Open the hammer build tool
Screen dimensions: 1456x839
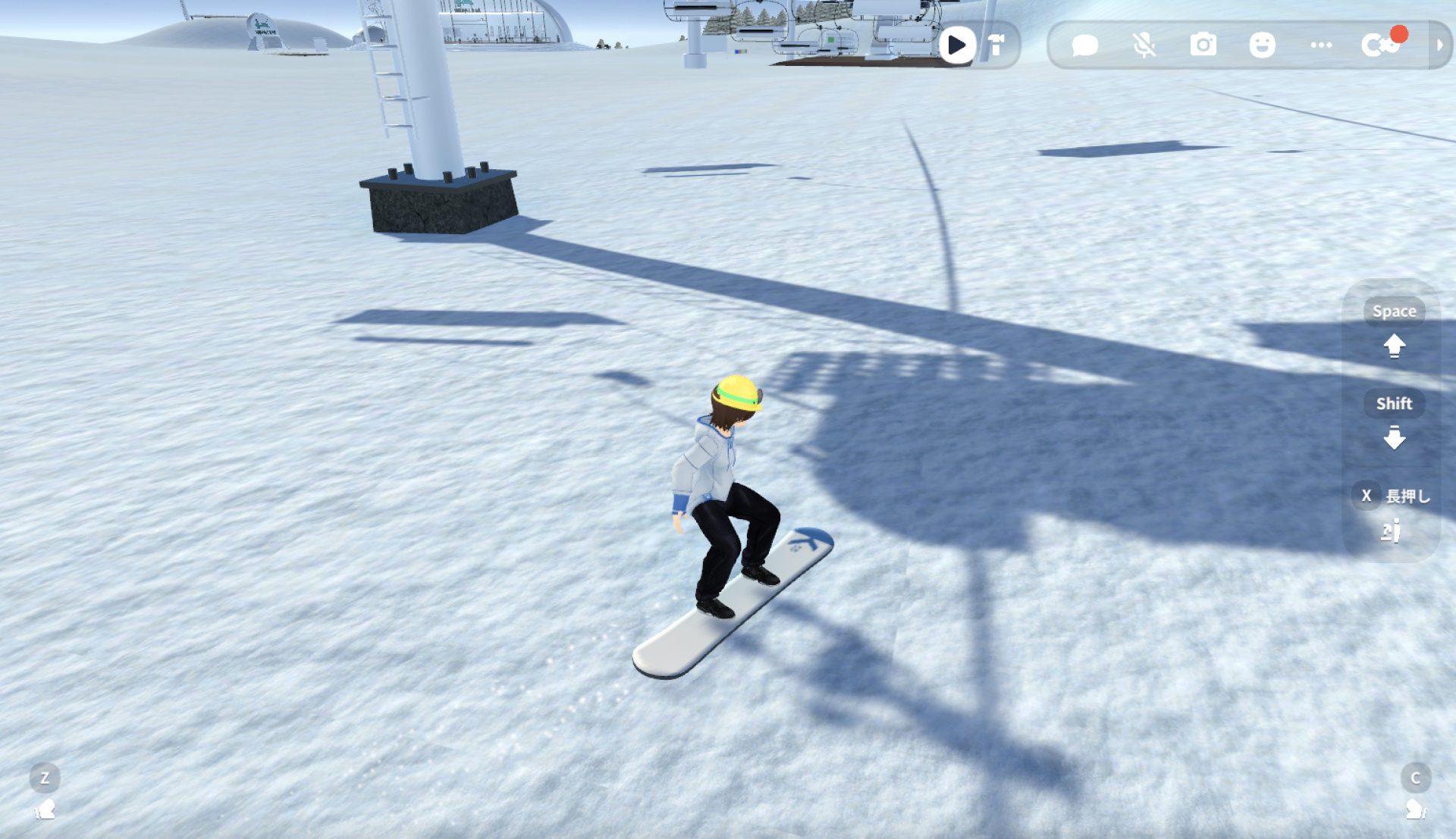click(996, 45)
